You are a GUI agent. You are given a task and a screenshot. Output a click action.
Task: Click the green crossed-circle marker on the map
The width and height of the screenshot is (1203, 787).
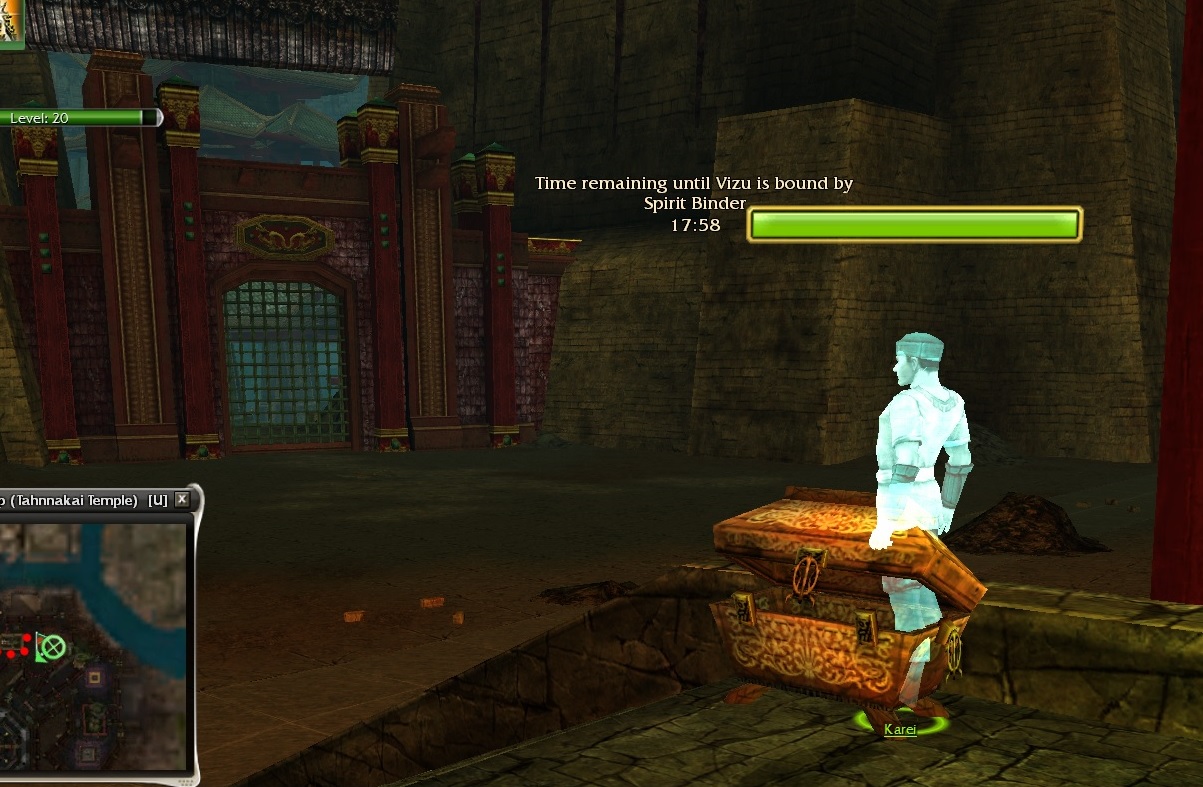tap(54, 647)
